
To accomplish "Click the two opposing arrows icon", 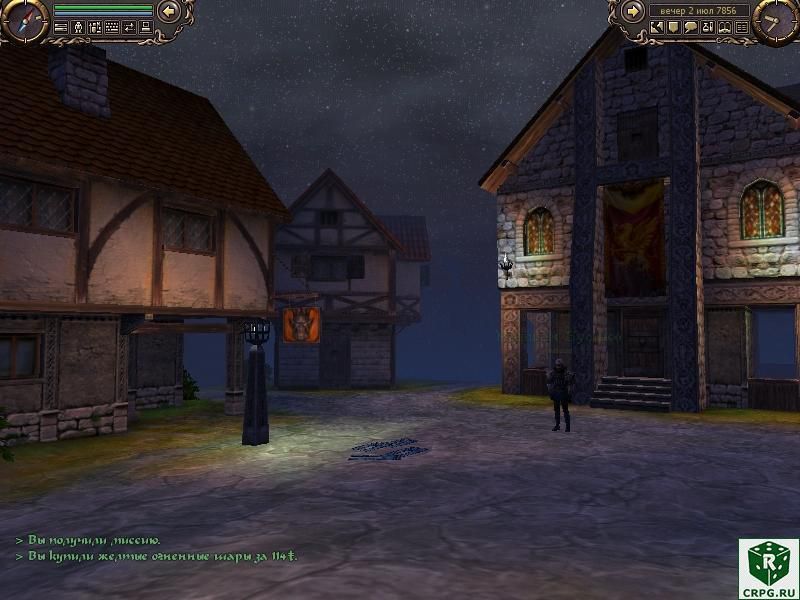I will click(x=129, y=27).
